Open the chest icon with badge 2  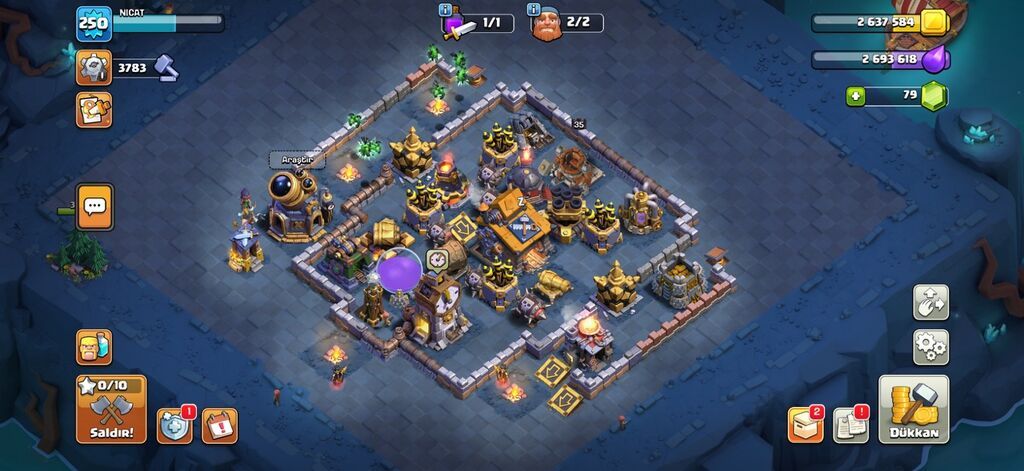pyautogui.click(x=805, y=424)
